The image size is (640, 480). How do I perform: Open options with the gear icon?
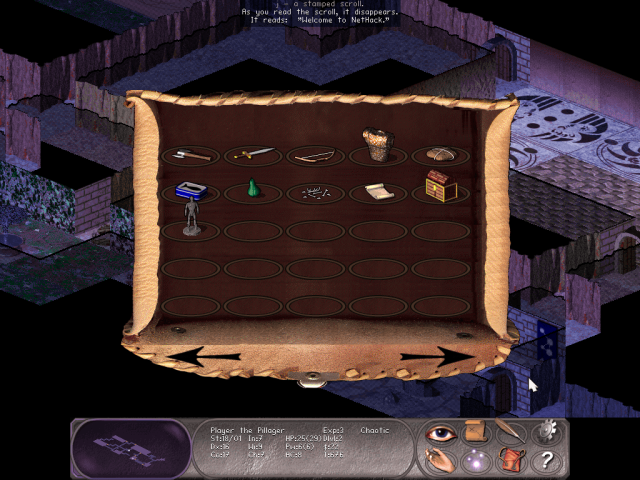(546, 432)
